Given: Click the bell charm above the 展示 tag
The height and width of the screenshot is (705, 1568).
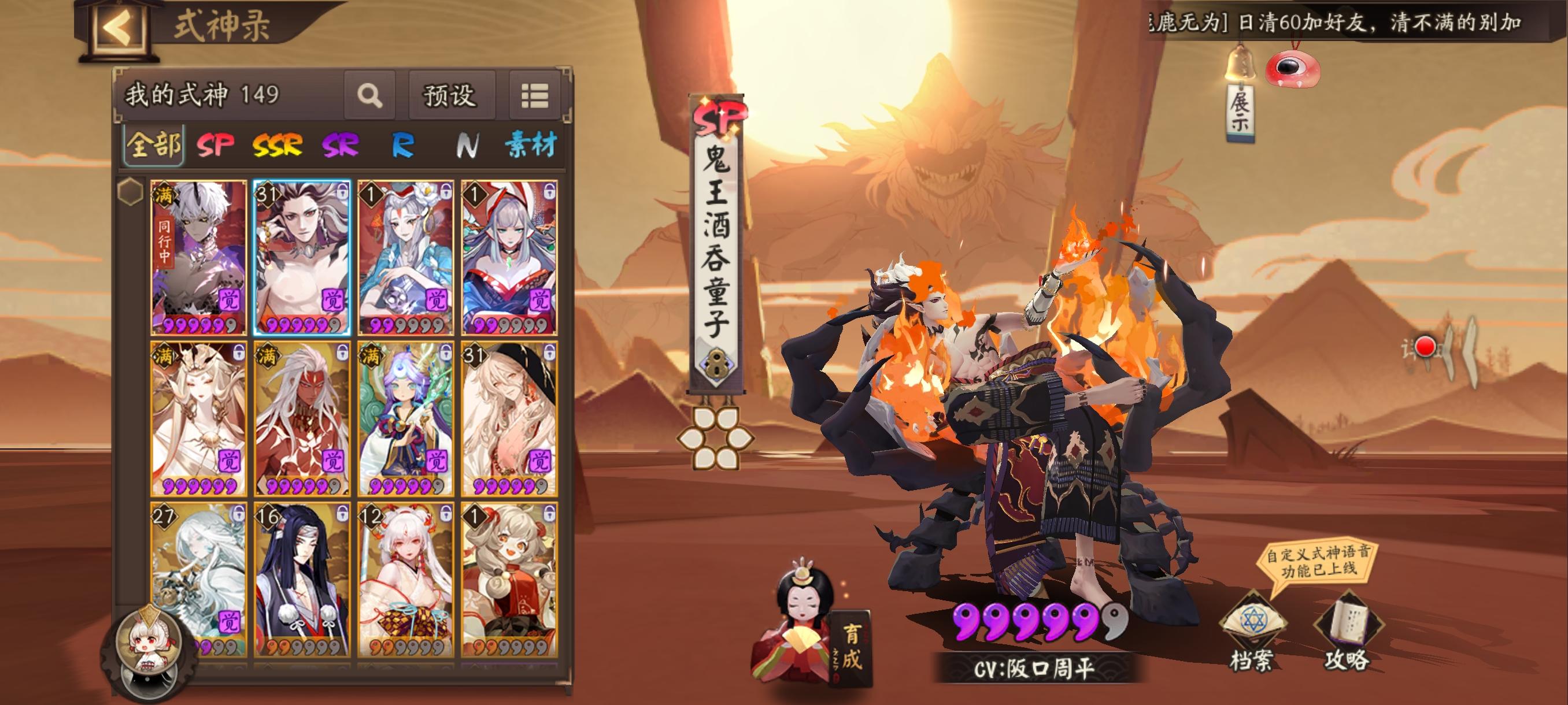Looking at the screenshot, I should coord(1242,61).
